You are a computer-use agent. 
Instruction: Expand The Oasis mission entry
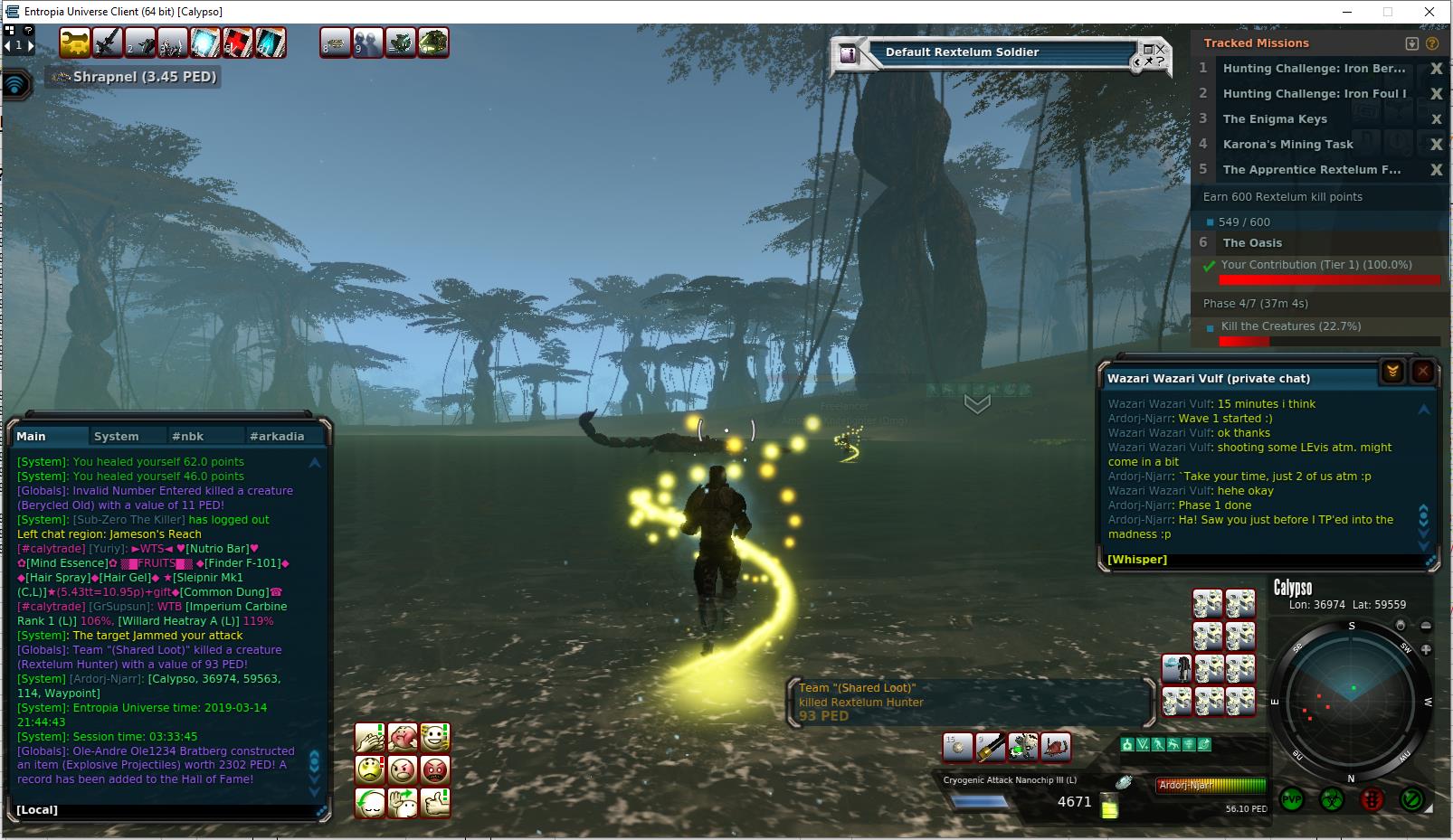tap(1252, 243)
